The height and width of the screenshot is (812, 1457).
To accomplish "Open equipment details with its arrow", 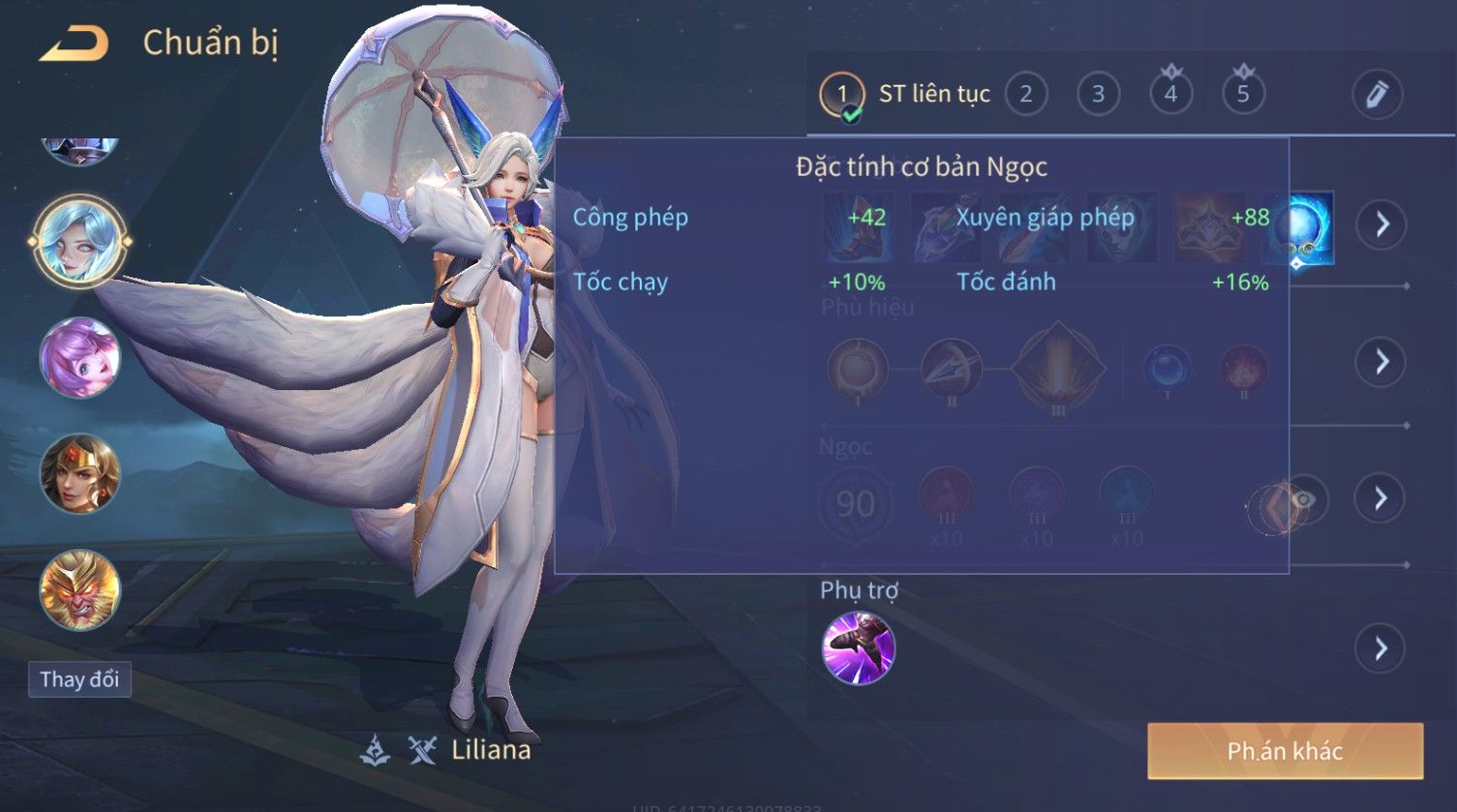I will point(1381,225).
